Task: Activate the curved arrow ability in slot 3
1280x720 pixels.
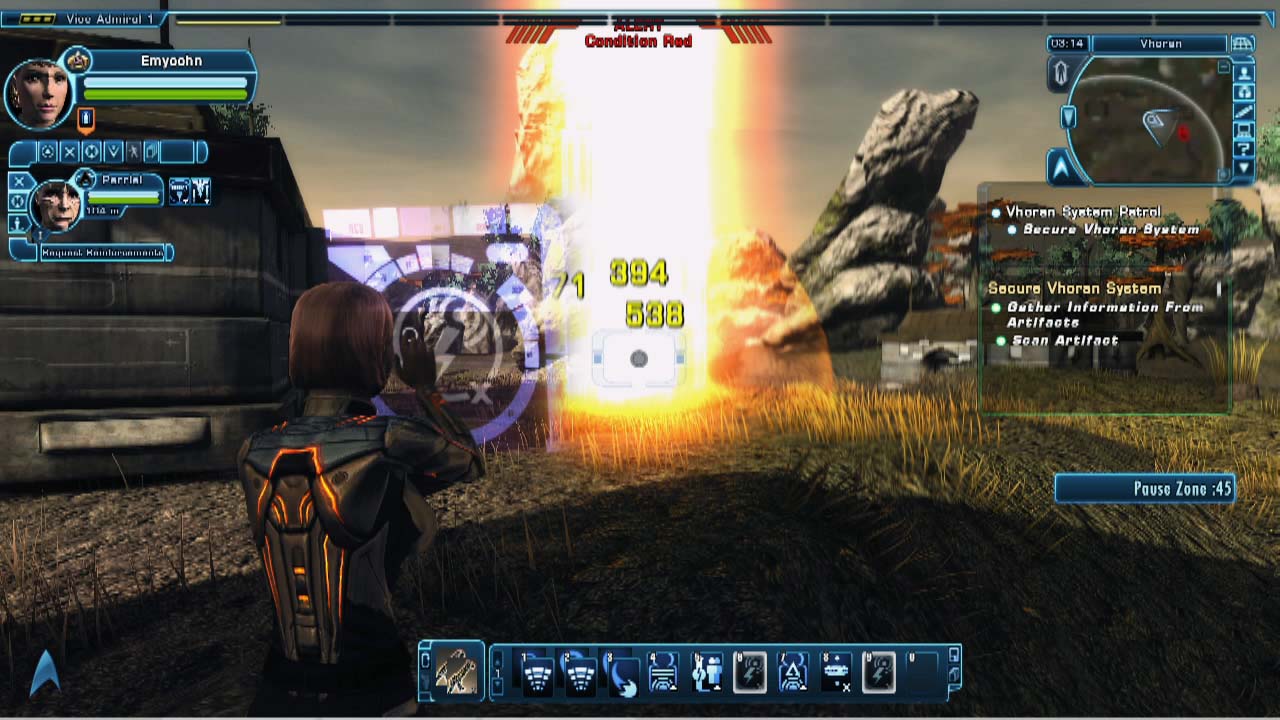Action: tap(622, 673)
